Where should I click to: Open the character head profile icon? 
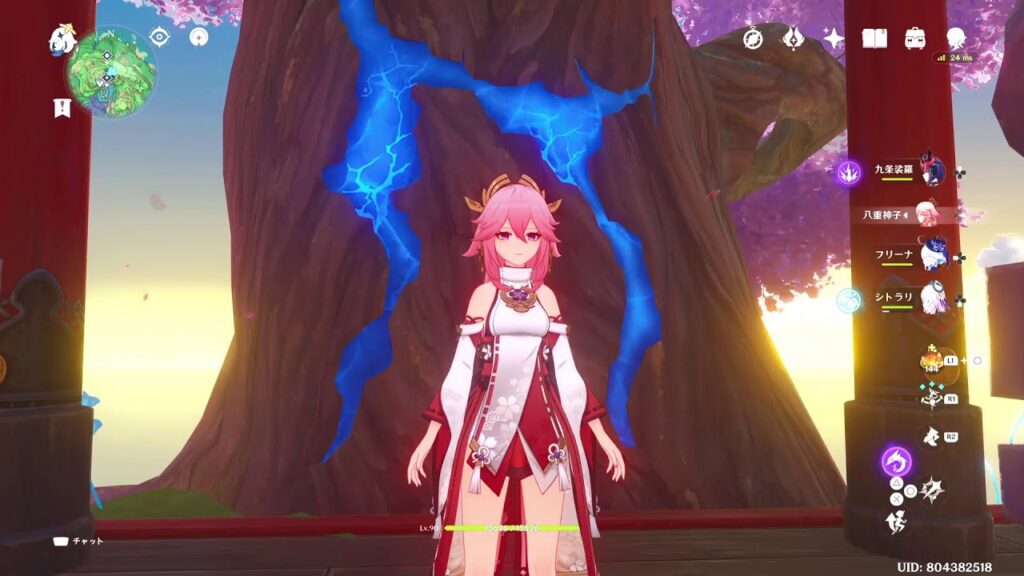coord(955,38)
